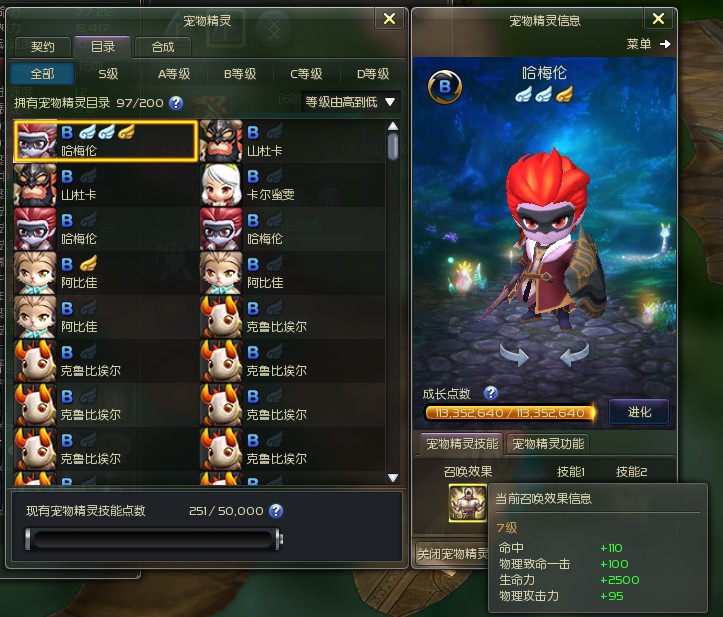
Task: Click the help icon beside 成长点数
Action: [491, 393]
